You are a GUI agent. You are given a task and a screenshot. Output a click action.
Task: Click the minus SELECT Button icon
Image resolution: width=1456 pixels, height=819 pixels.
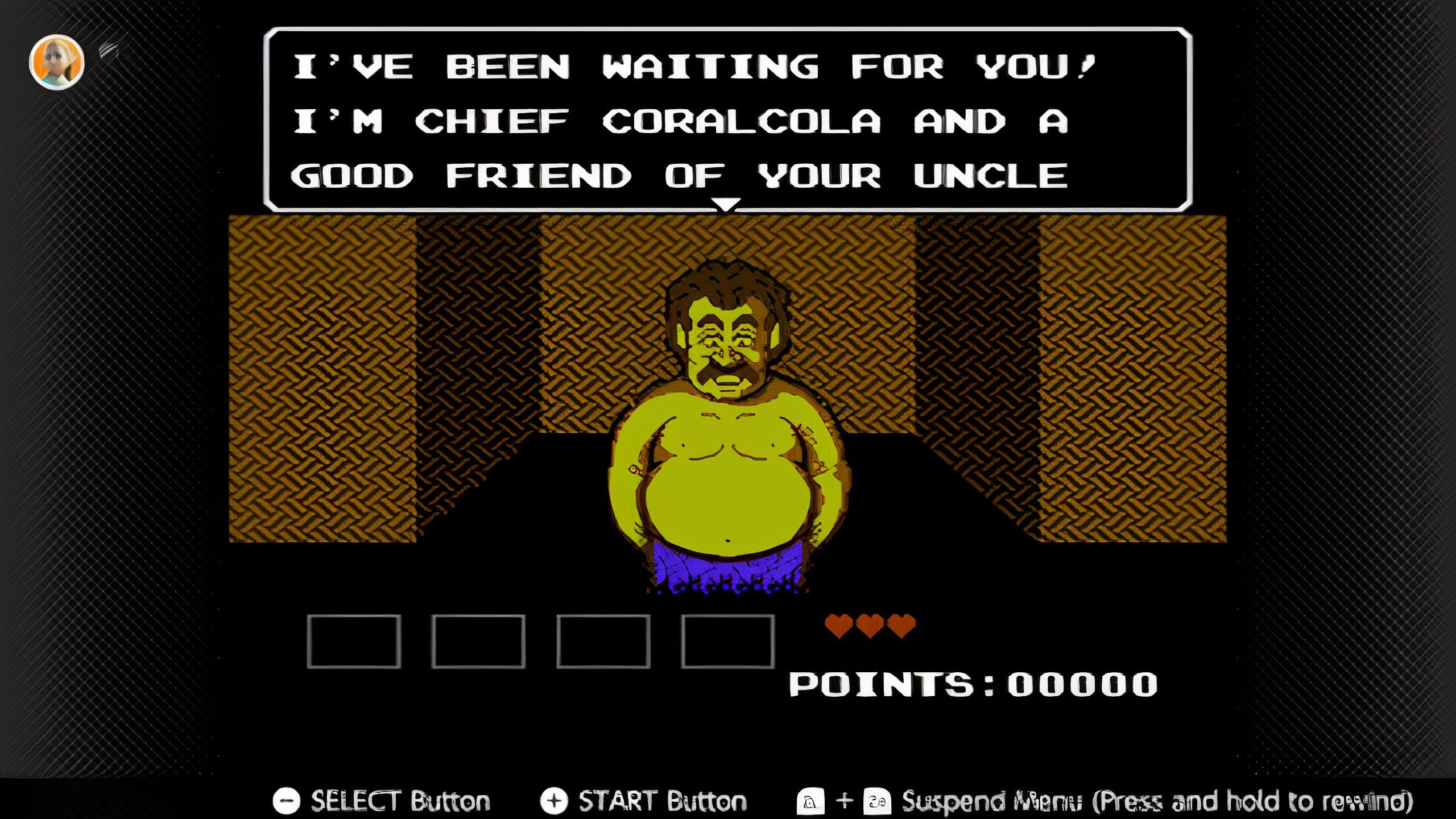pos(287,800)
